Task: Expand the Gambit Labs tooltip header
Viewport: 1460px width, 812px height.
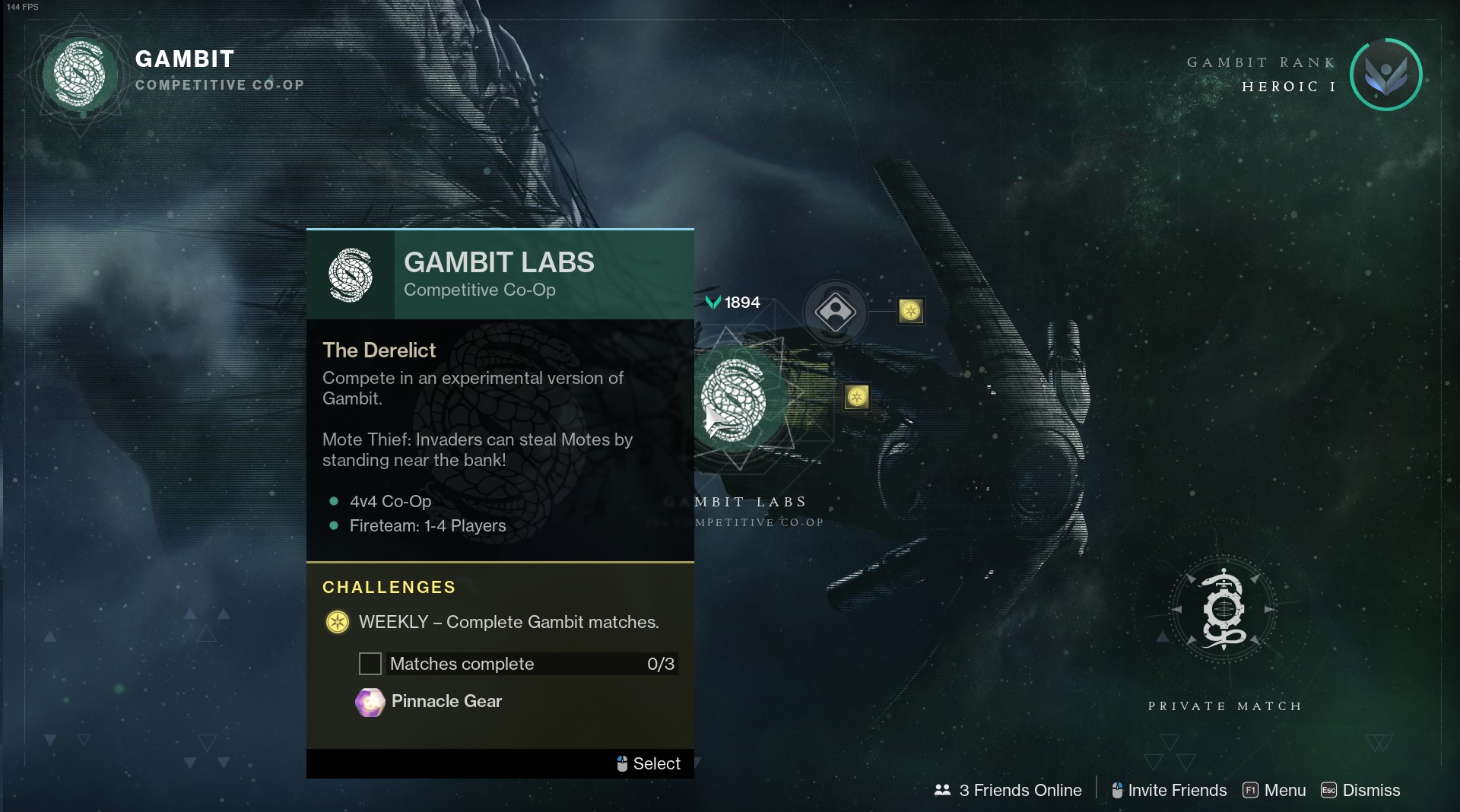Action: pos(500,264)
